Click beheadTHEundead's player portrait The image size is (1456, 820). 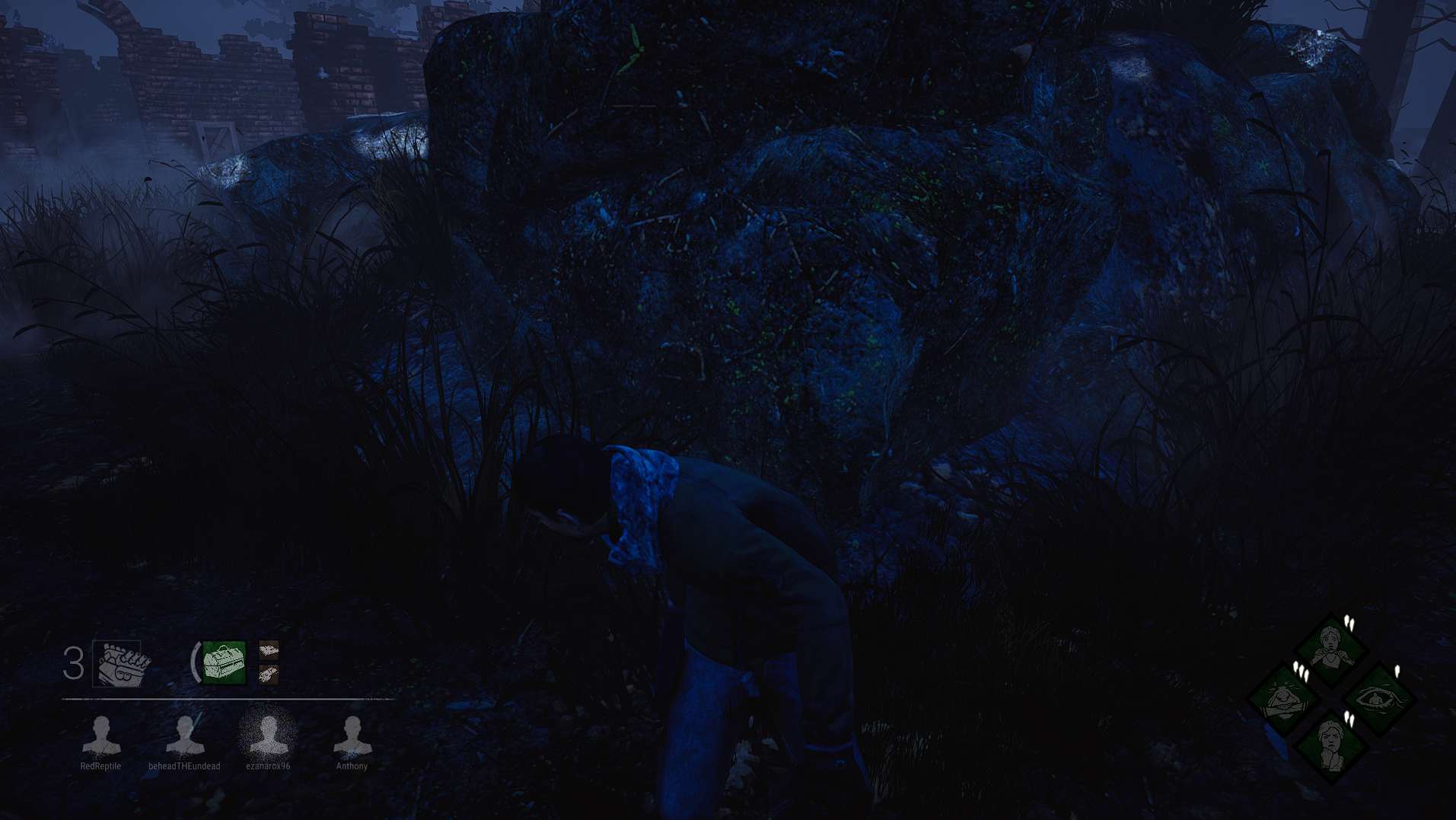pyautogui.click(x=184, y=735)
